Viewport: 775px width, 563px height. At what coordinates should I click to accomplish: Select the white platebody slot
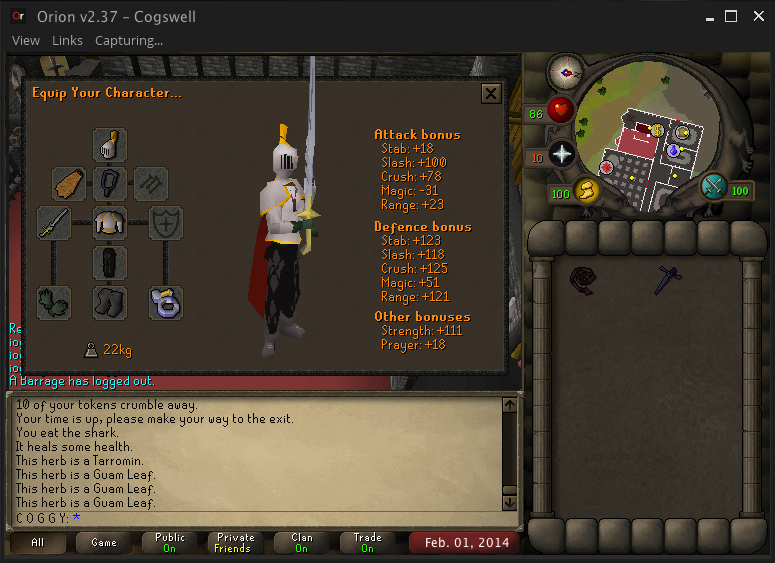click(110, 223)
